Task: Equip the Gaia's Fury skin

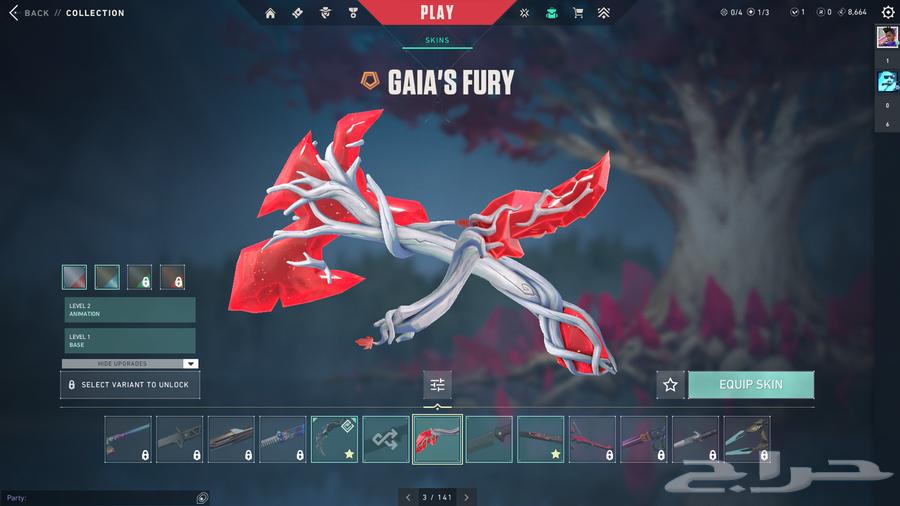Action: pos(750,385)
